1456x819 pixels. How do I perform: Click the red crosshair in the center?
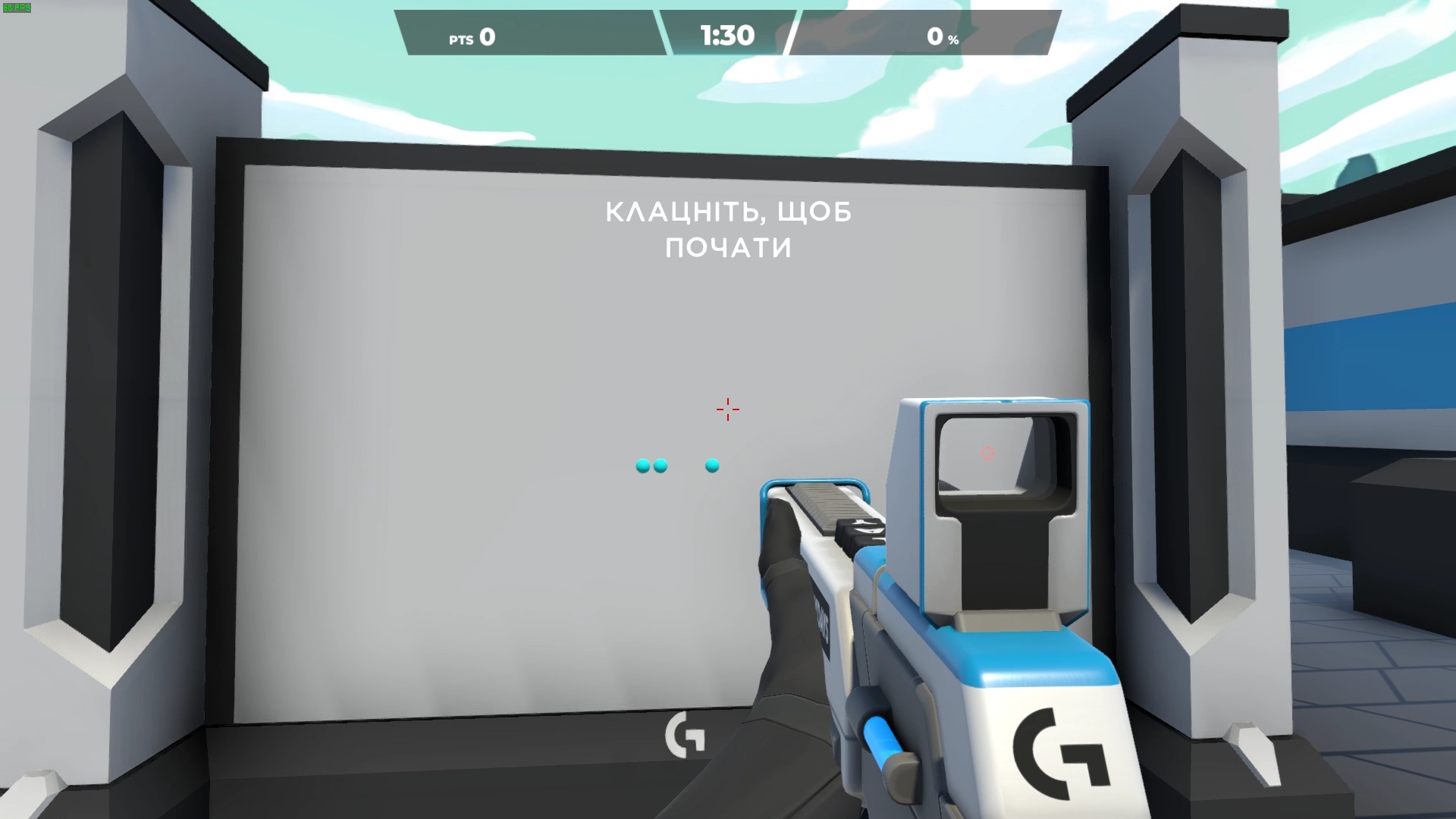pyautogui.click(x=727, y=409)
